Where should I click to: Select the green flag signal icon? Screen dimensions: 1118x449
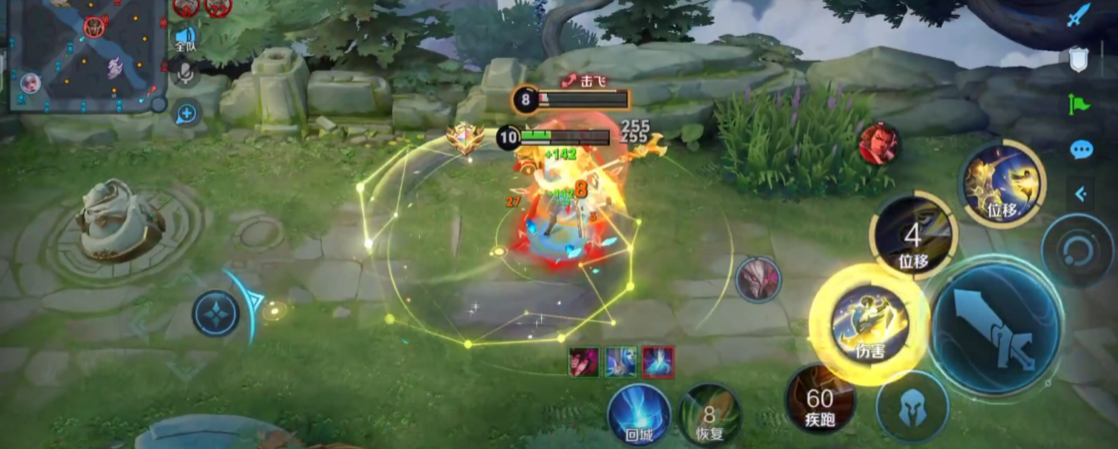tap(1078, 103)
